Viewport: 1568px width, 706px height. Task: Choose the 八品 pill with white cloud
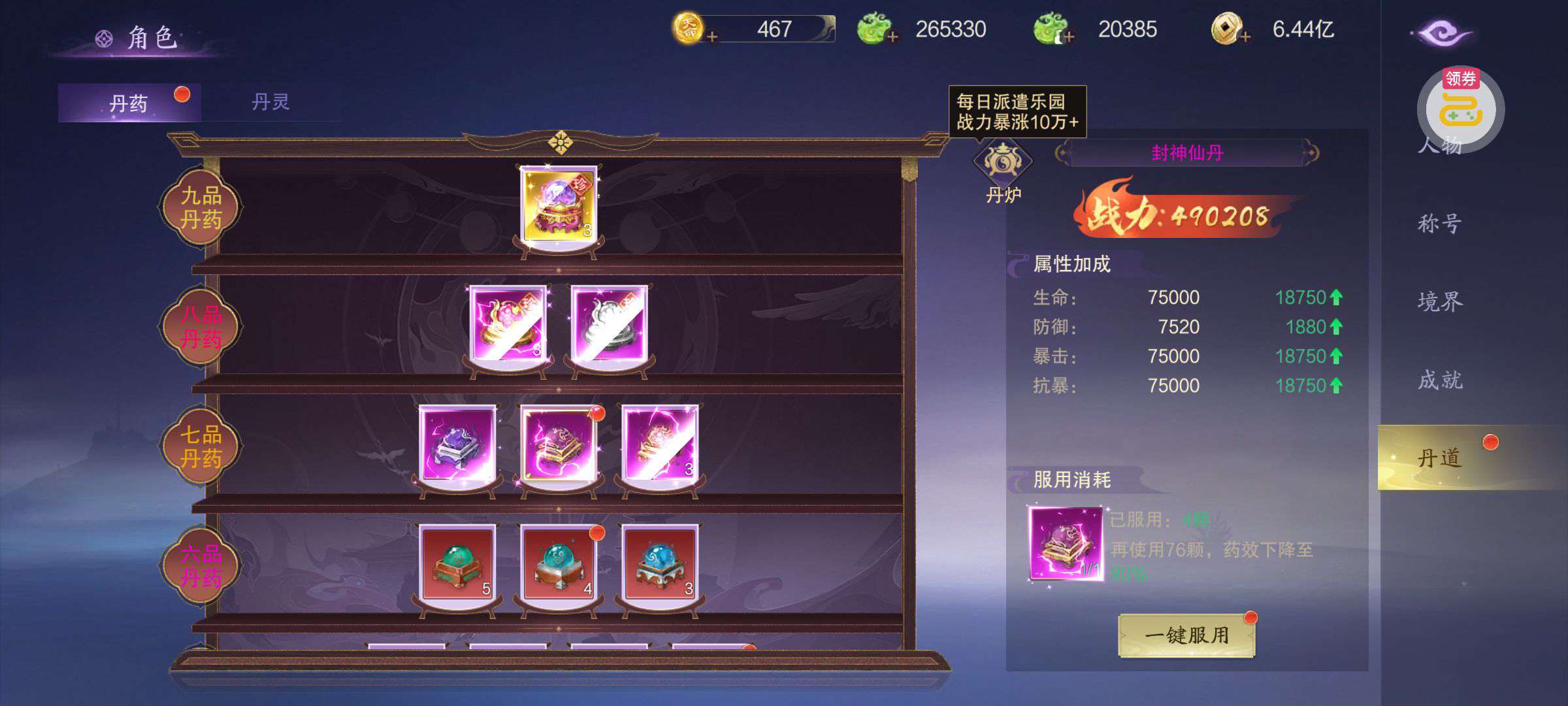610,323
